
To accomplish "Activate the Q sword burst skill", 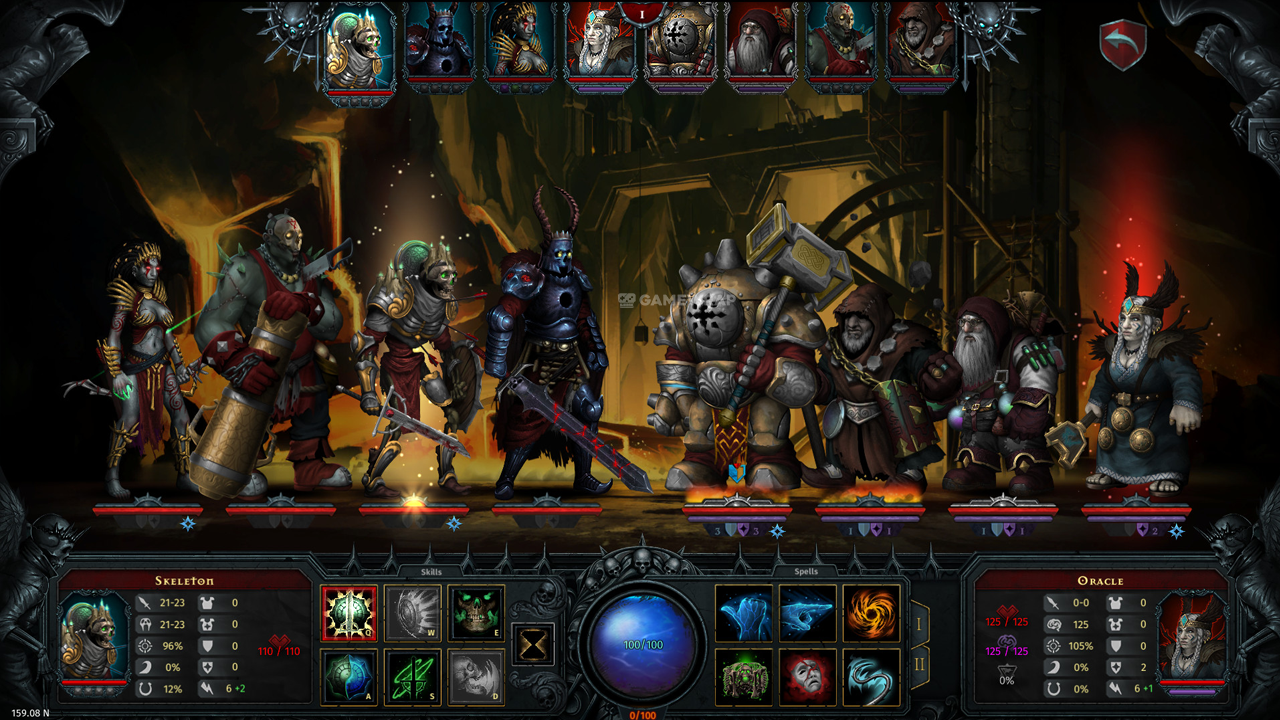I will point(349,613).
